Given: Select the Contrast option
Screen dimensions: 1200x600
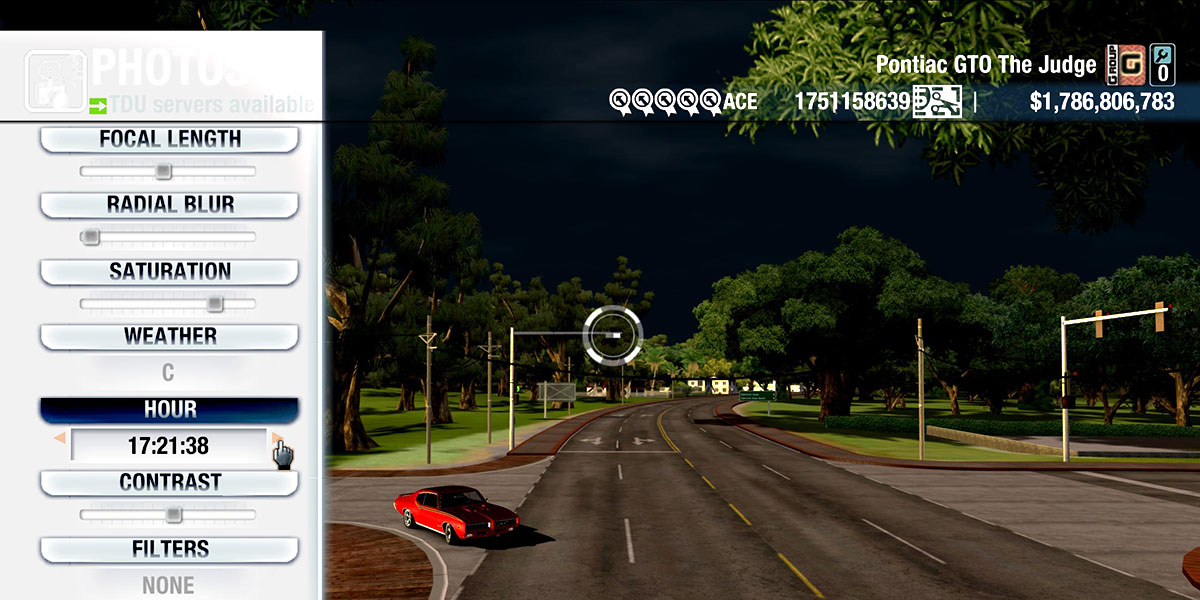Looking at the screenshot, I should click(x=169, y=483).
